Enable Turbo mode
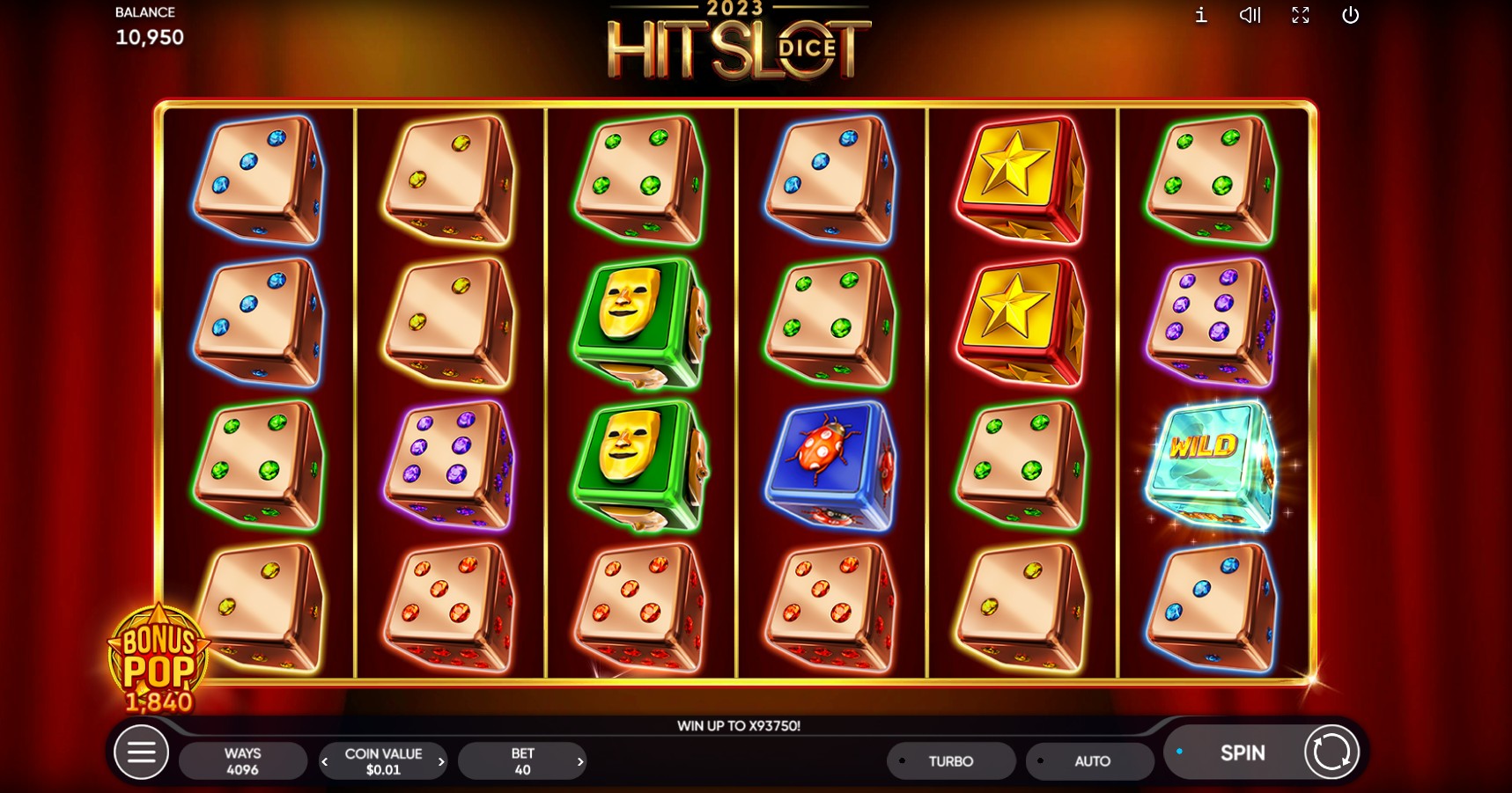Image resolution: width=1512 pixels, height=793 pixels. coord(951,760)
